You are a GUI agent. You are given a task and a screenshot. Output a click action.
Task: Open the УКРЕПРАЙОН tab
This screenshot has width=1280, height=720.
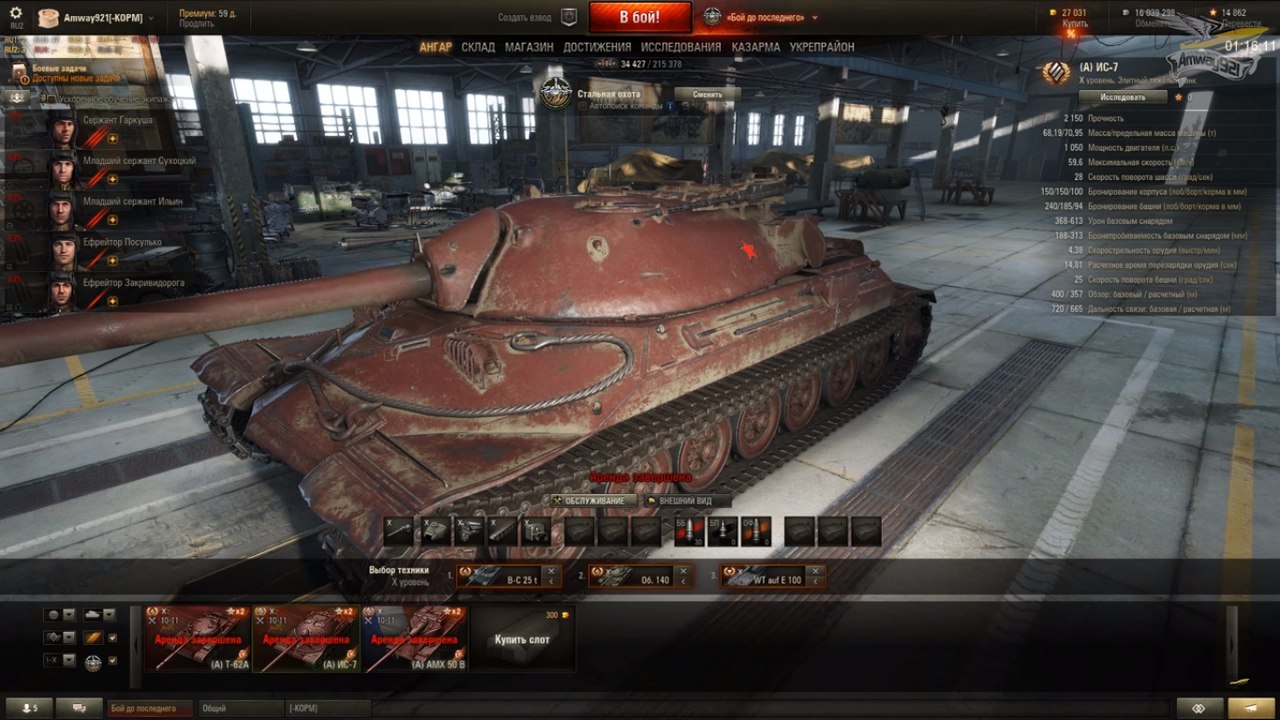(822, 47)
